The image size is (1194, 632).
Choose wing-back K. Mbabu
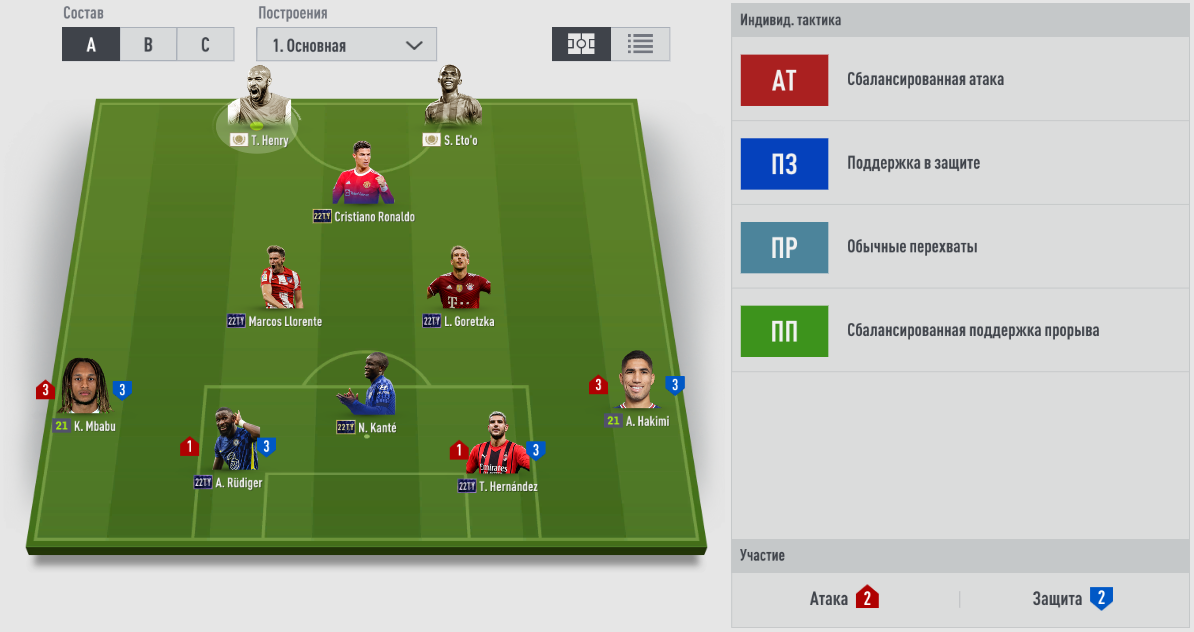(84, 387)
